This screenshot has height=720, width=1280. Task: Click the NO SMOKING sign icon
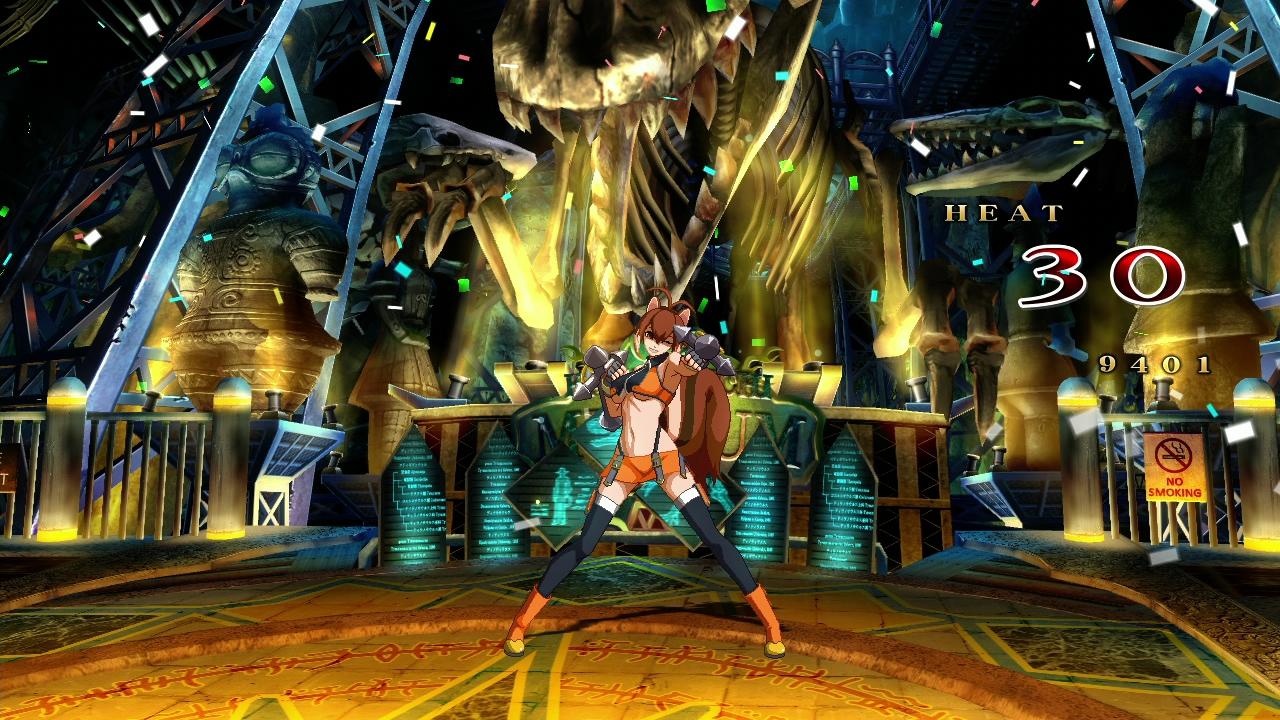click(1174, 470)
